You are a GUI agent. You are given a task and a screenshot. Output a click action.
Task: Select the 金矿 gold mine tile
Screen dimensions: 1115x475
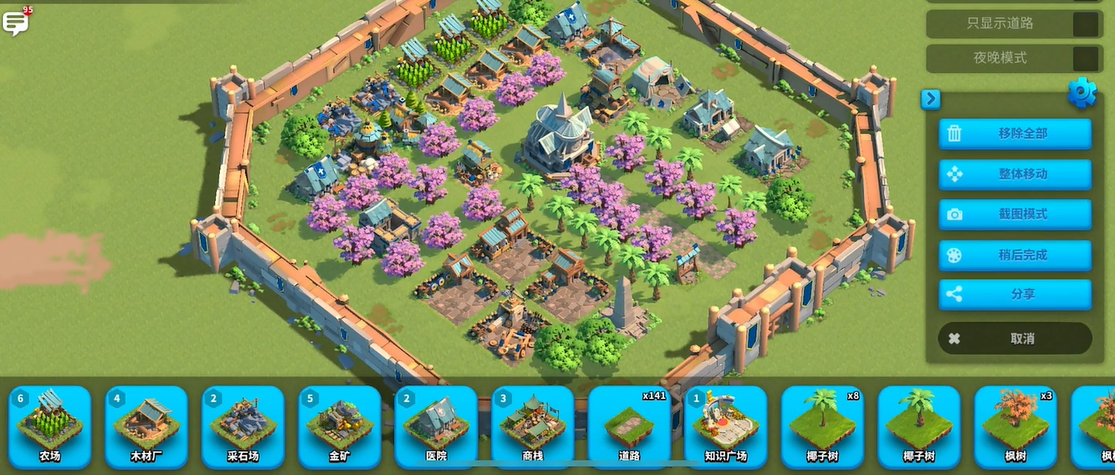coord(340,427)
